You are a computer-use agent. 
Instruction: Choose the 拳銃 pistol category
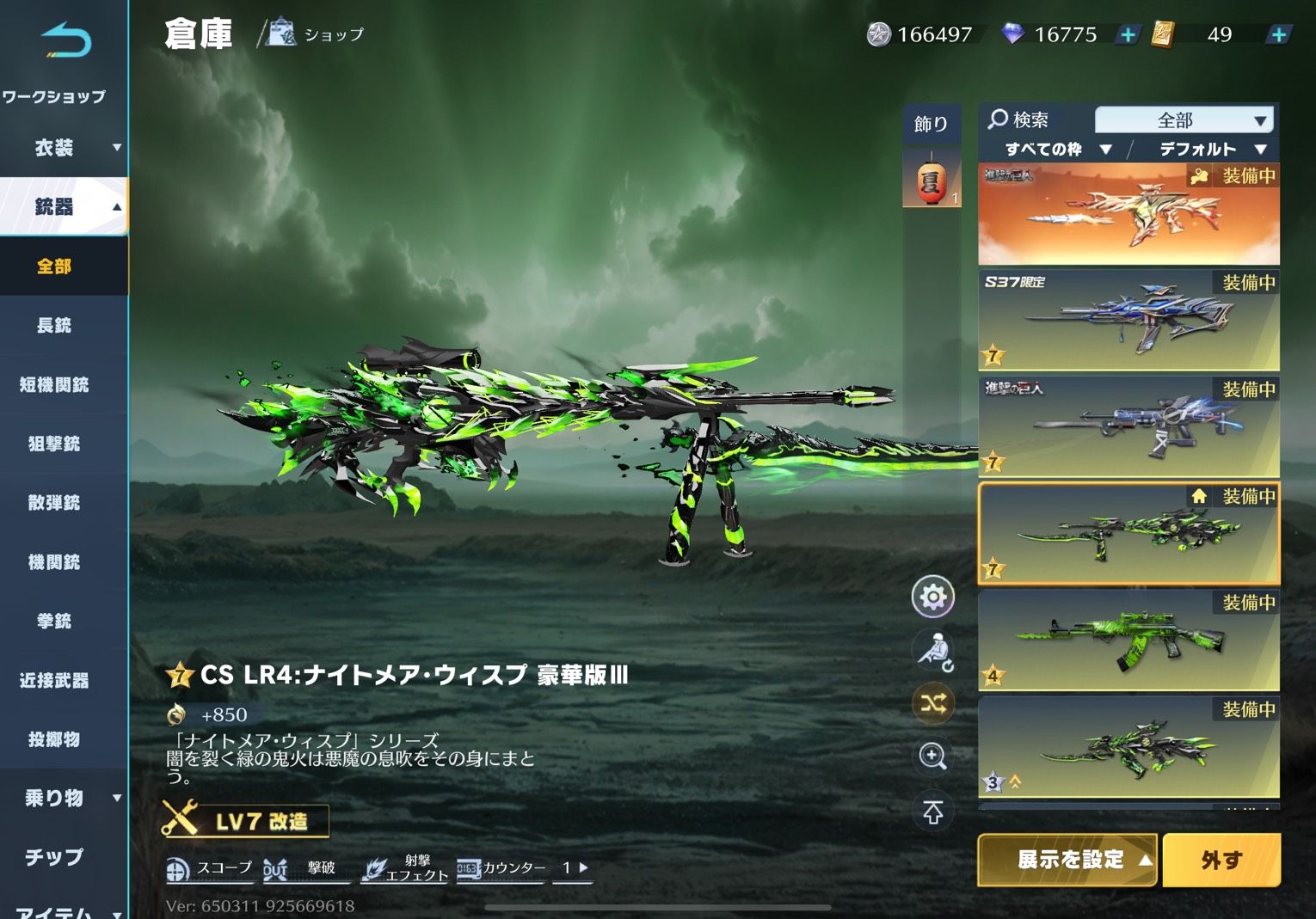click(54, 621)
